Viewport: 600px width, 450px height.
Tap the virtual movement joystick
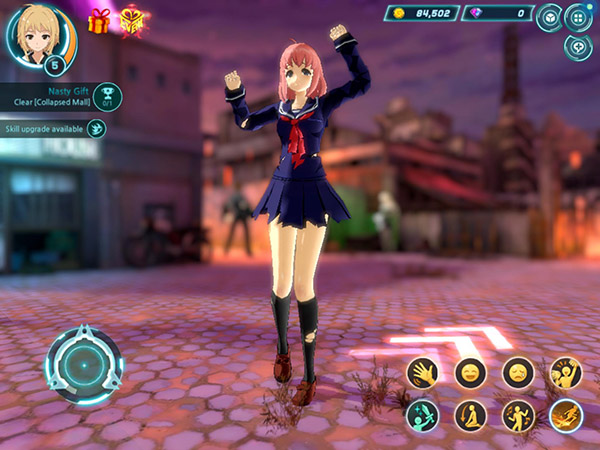83,365
